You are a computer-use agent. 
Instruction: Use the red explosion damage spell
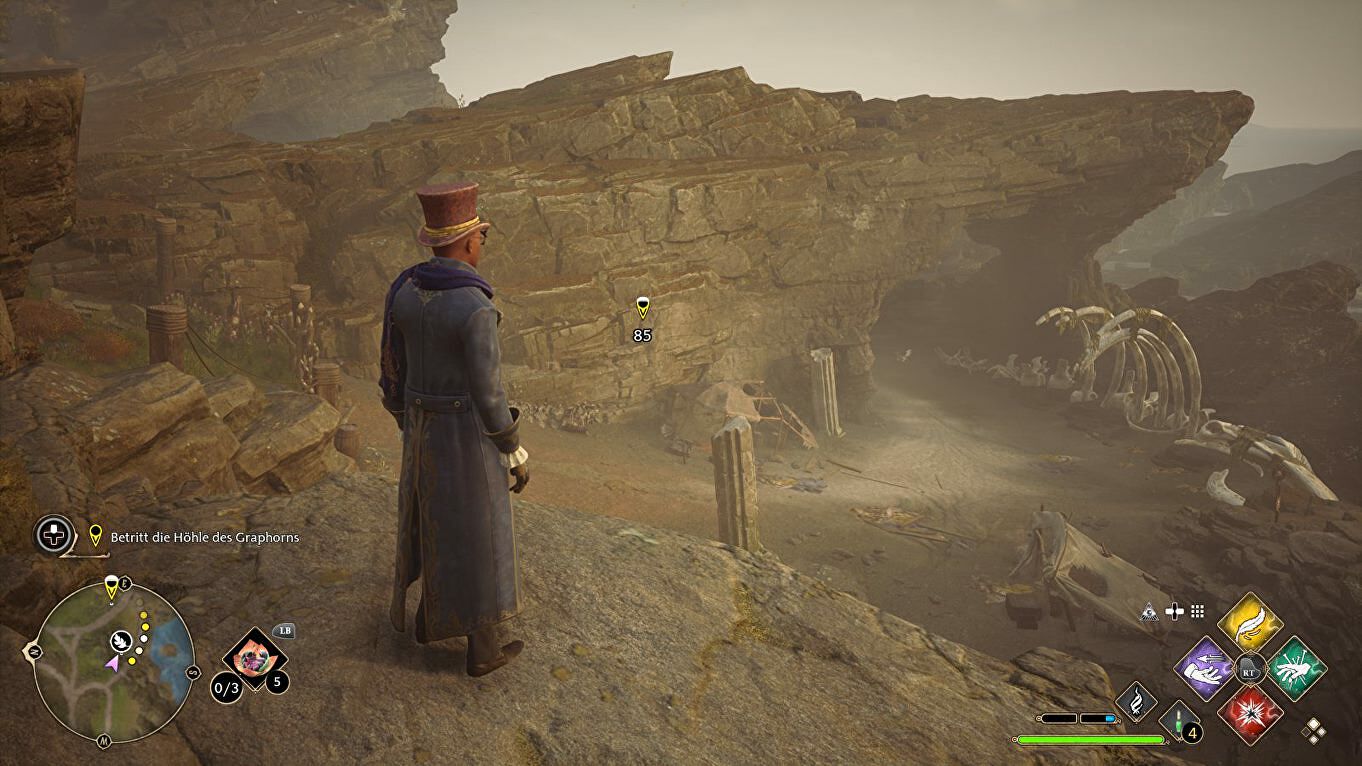point(1250,714)
